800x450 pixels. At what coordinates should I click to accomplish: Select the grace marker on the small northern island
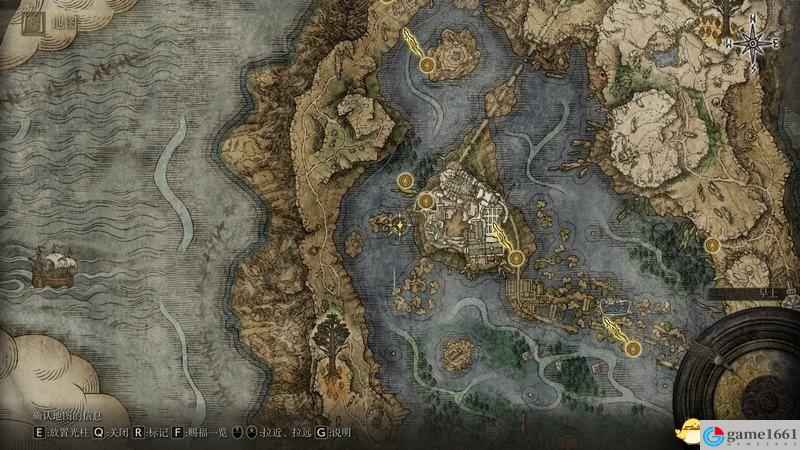[x=427, y=65]
